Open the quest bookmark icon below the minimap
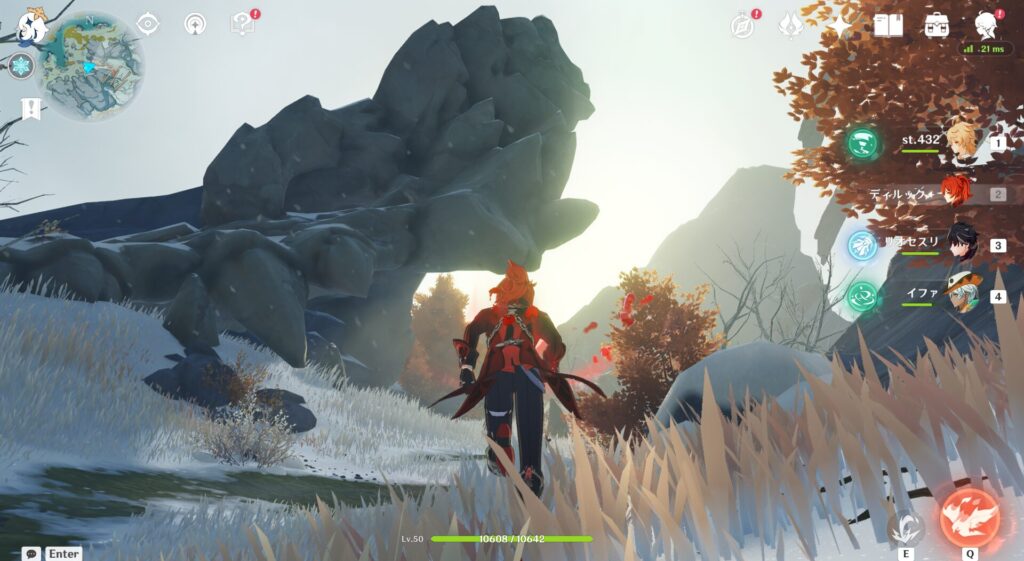The width and height of the screenshot is (1024, 561). 30,108
